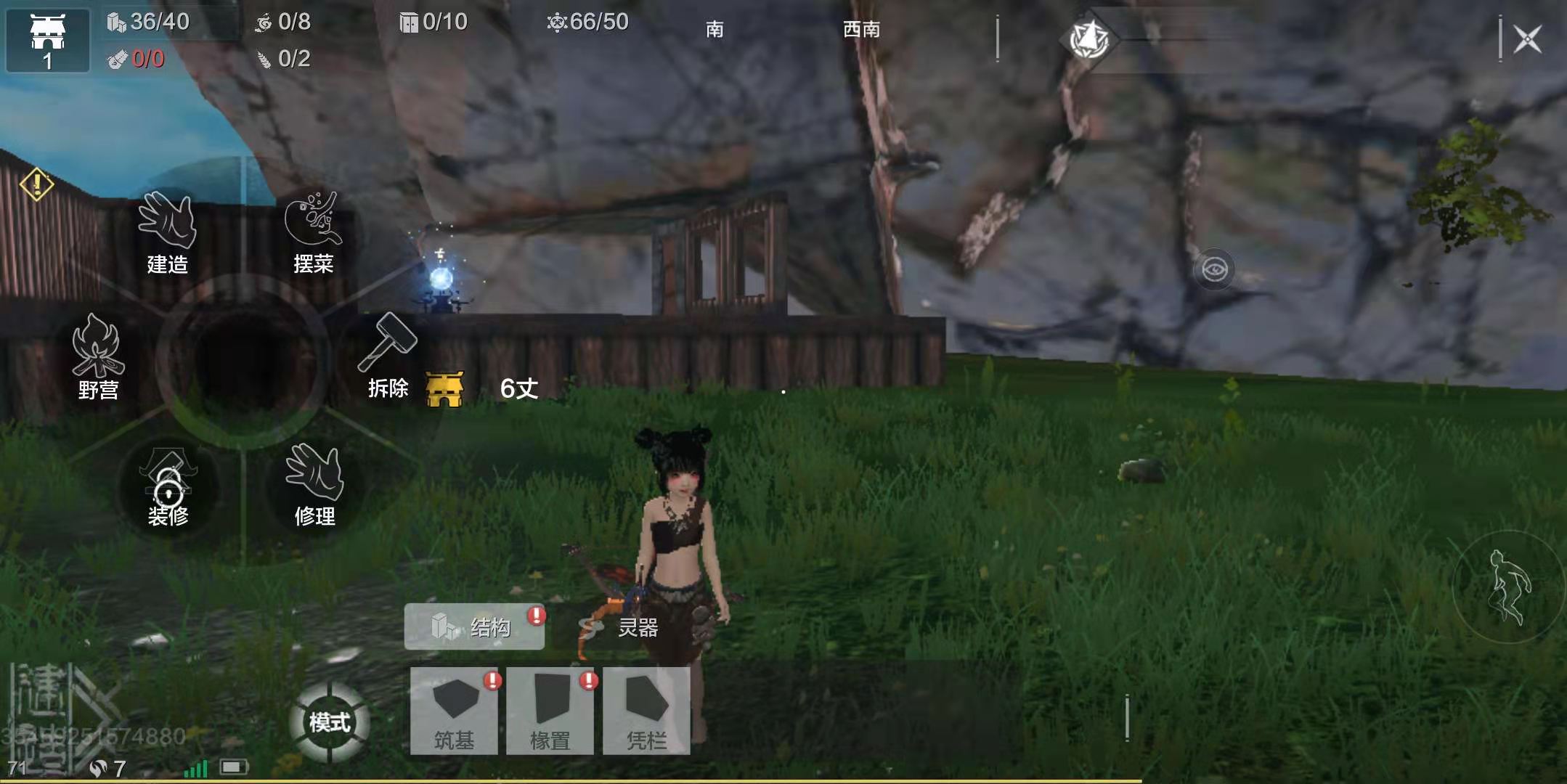Choose 摆菜 from the radial menu
The height and width of the screenshot is (784, 1567).
[313, 232]
